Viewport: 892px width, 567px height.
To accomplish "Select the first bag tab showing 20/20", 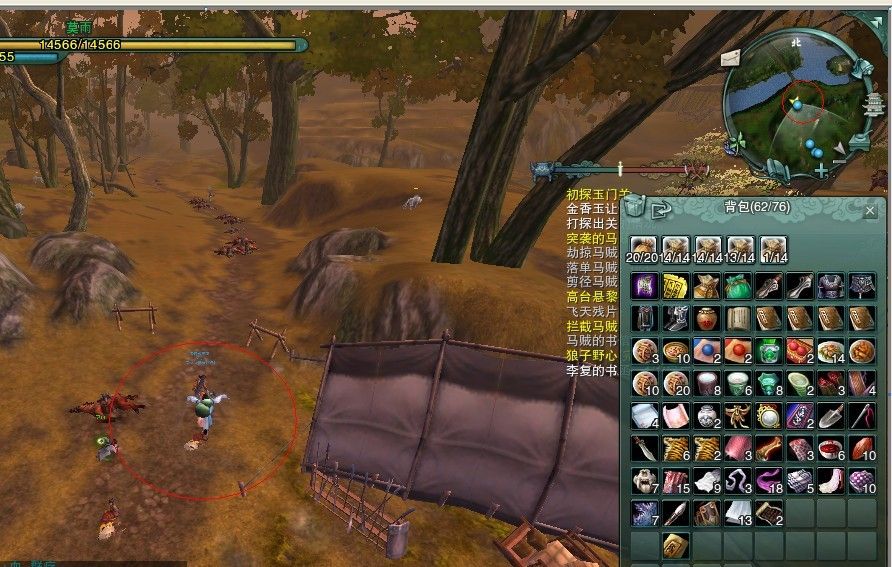I will tap(643, 246).
